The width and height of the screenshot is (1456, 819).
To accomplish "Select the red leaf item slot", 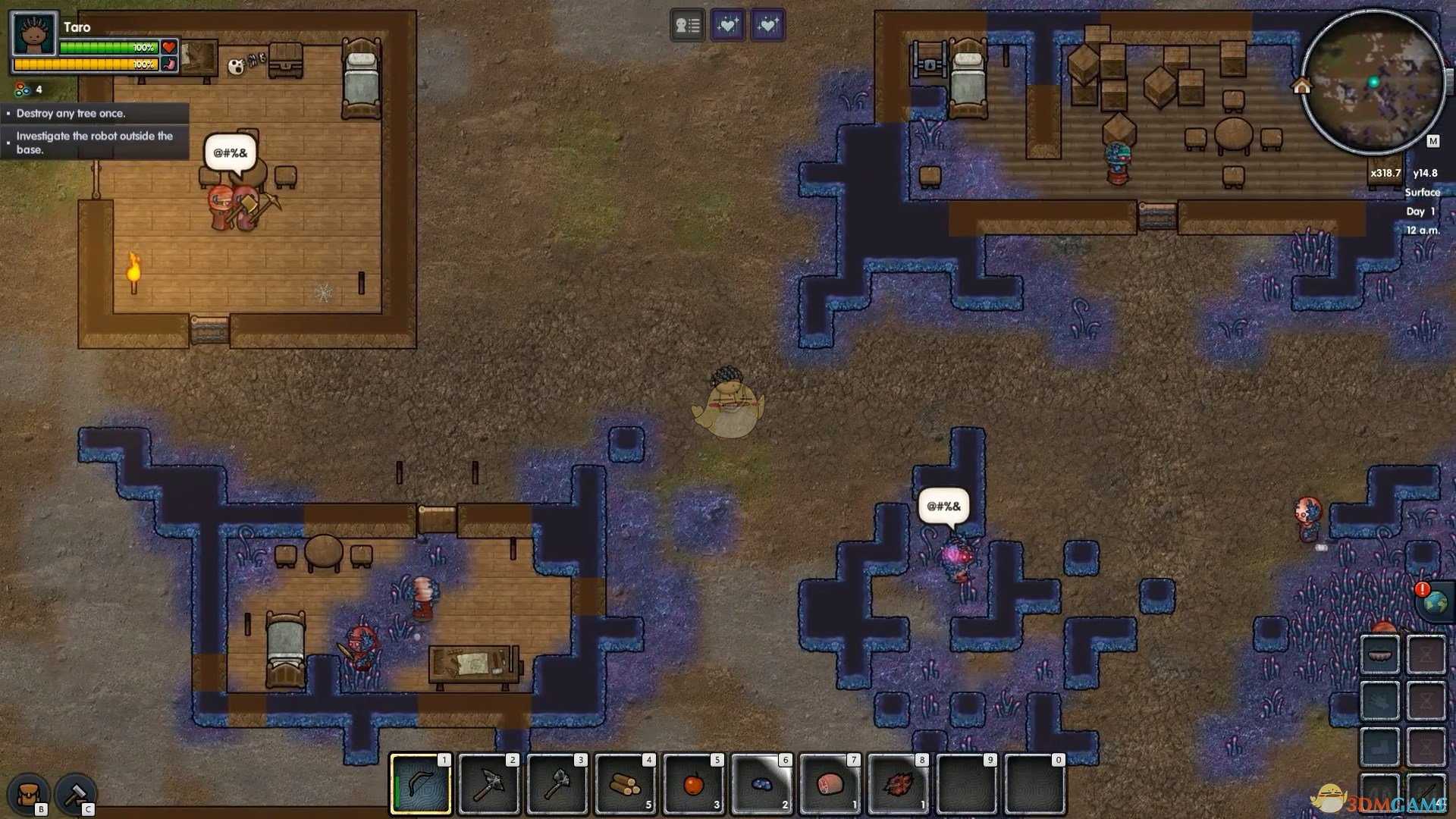I will point(899,785).
